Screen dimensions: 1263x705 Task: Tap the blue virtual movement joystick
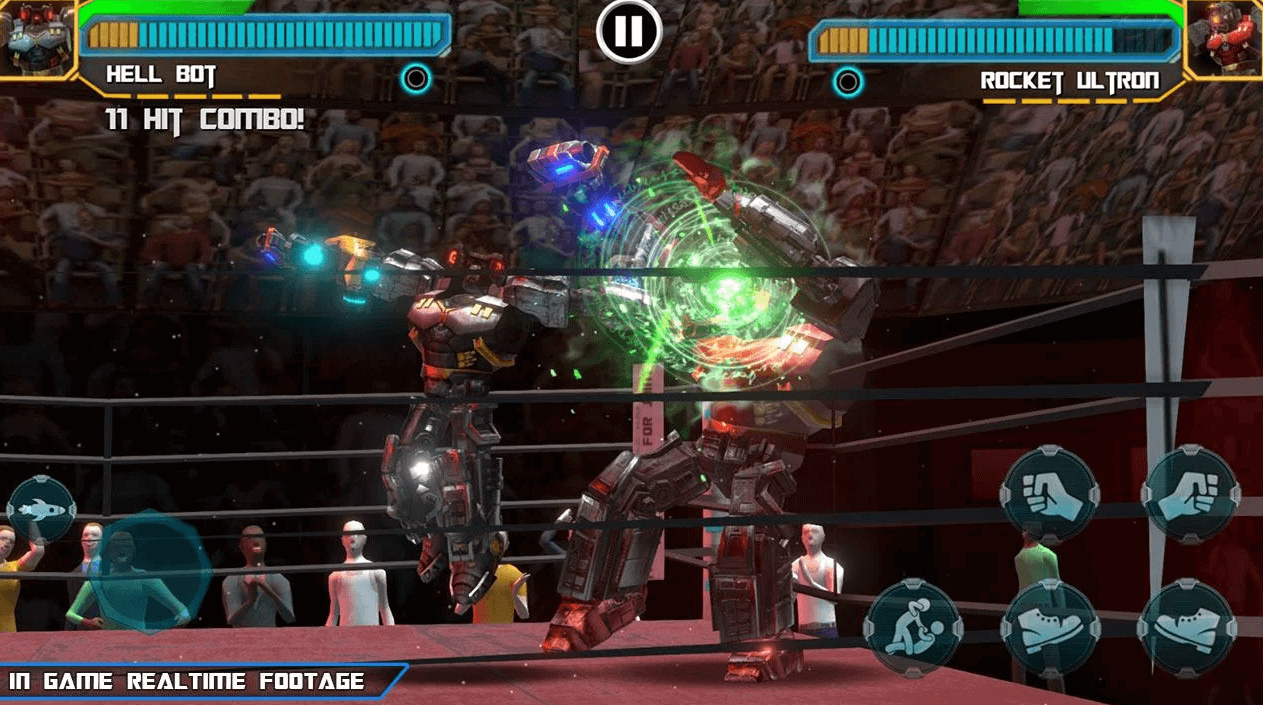pos(150,573)
